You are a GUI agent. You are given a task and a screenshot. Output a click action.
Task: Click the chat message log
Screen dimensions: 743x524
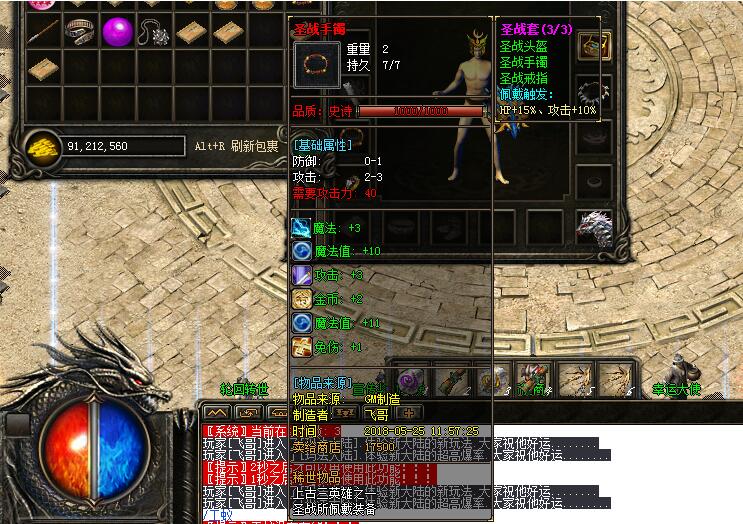pos(400,470)
